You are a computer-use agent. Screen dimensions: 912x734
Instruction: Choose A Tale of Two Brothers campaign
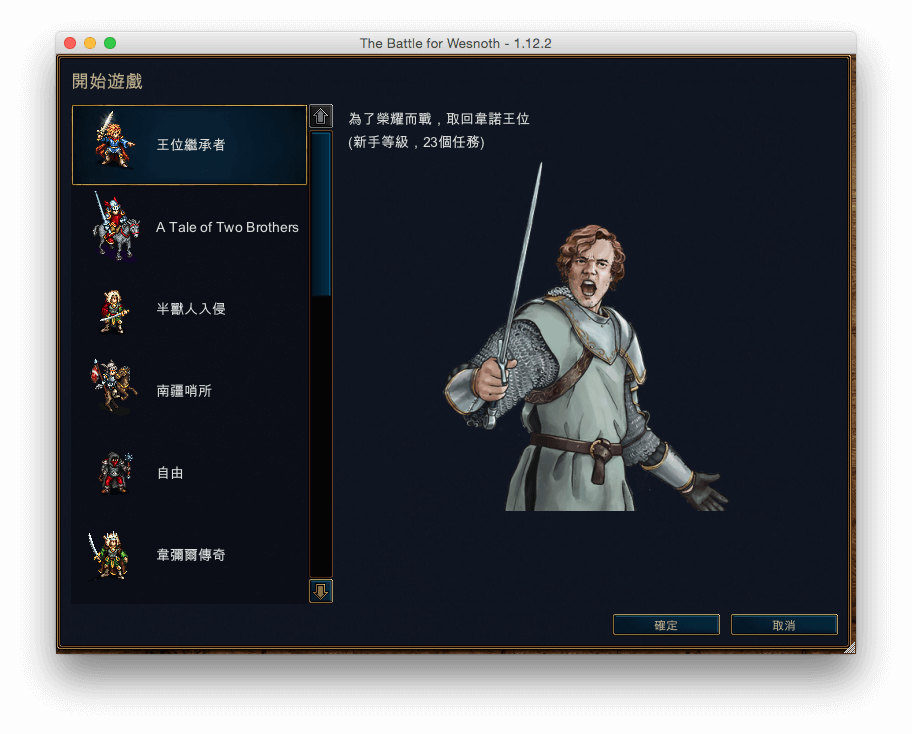(189, 227)
